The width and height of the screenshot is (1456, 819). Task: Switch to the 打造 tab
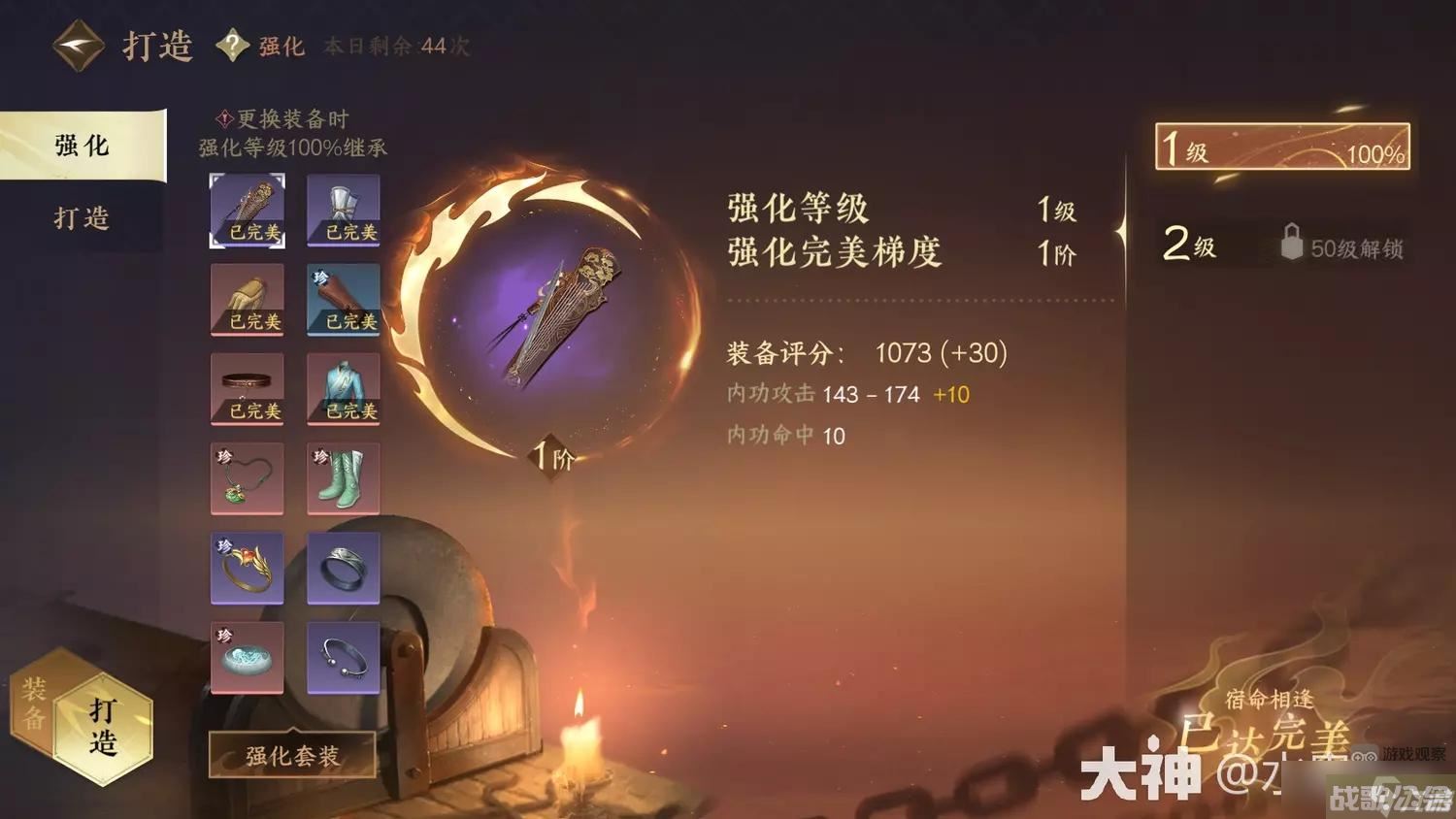82,218
